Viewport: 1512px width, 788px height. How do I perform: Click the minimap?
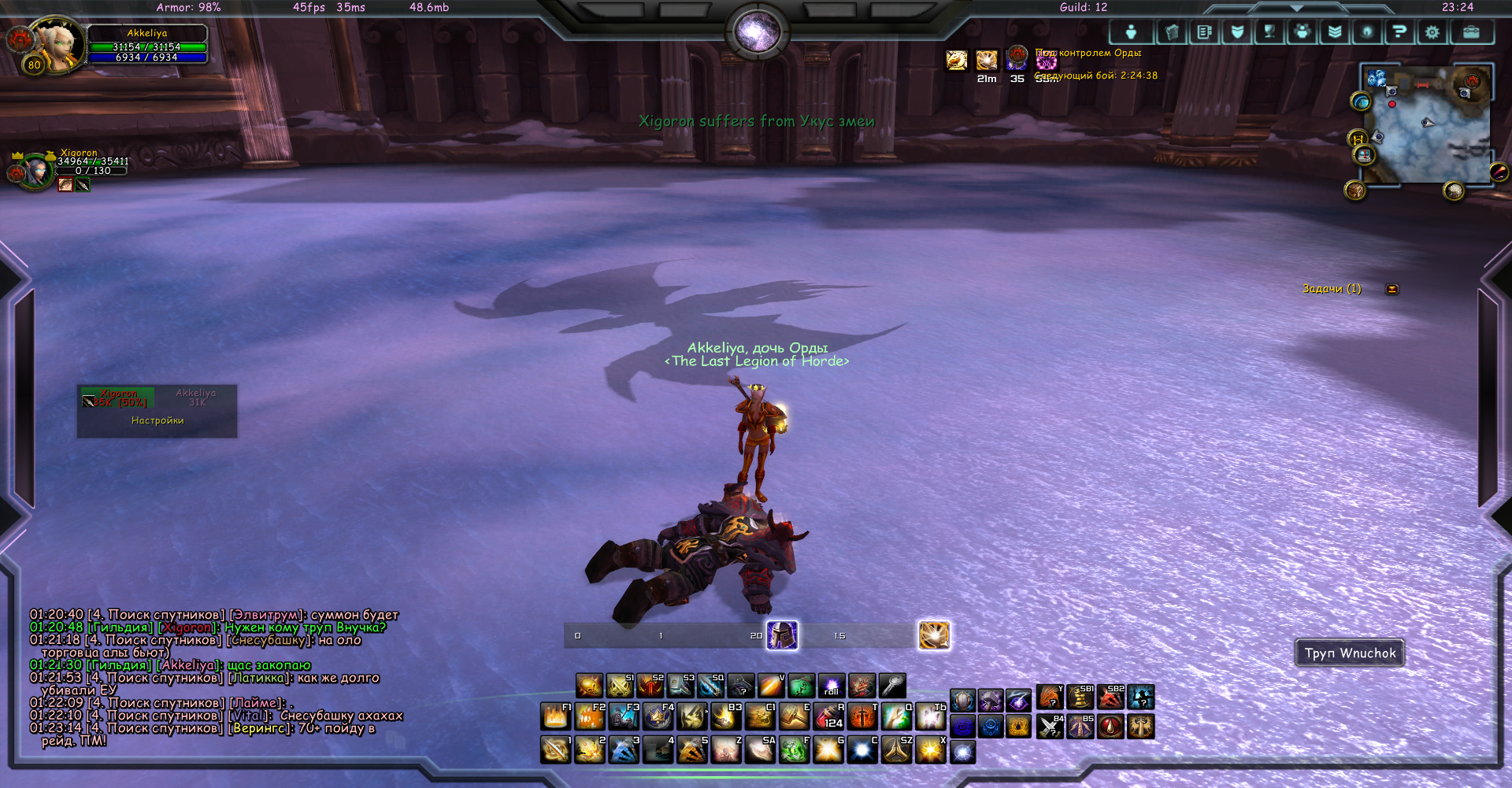(x=1427, y=126)
